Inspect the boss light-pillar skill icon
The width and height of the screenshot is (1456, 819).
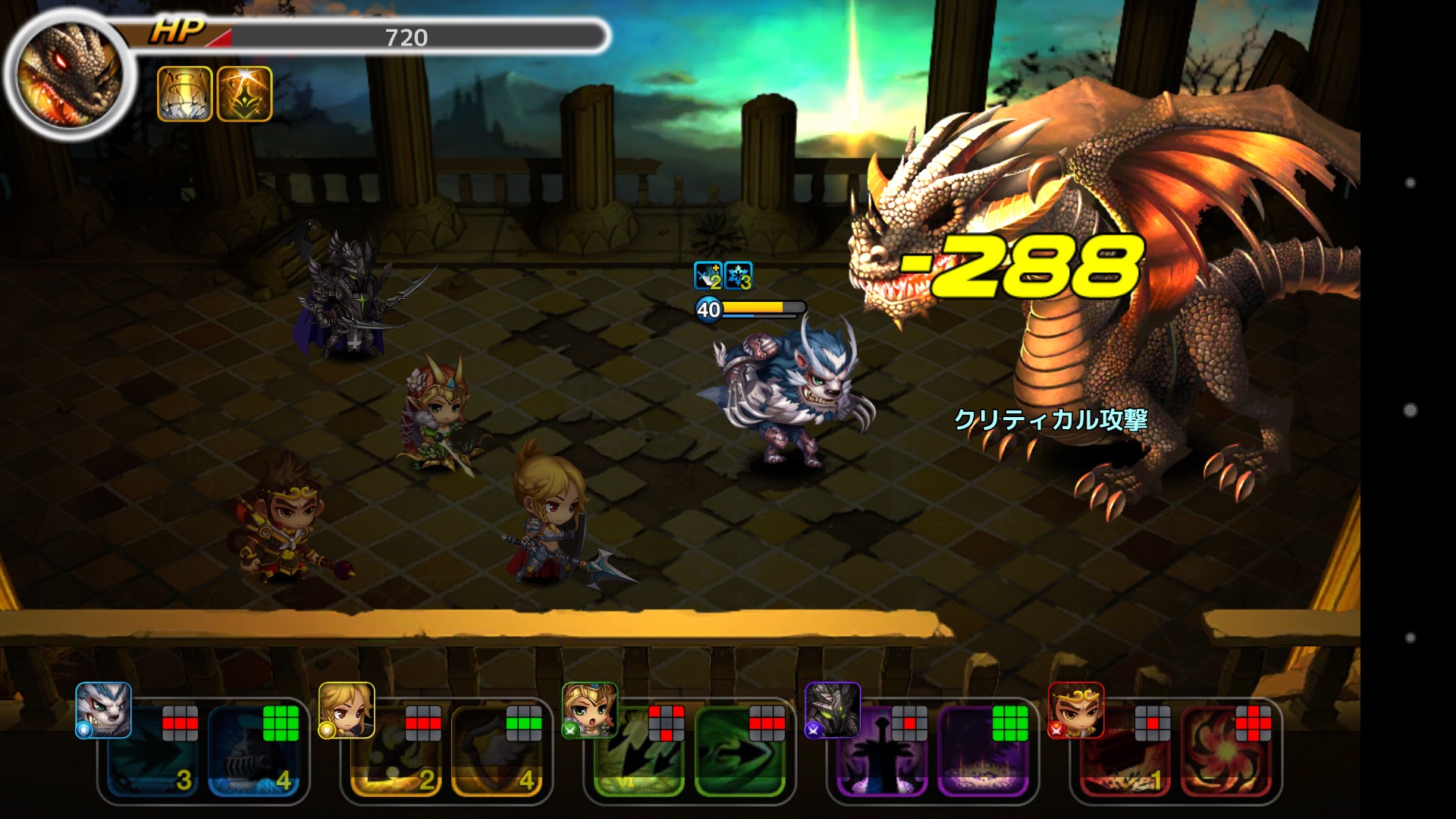(x=184, y=94)
